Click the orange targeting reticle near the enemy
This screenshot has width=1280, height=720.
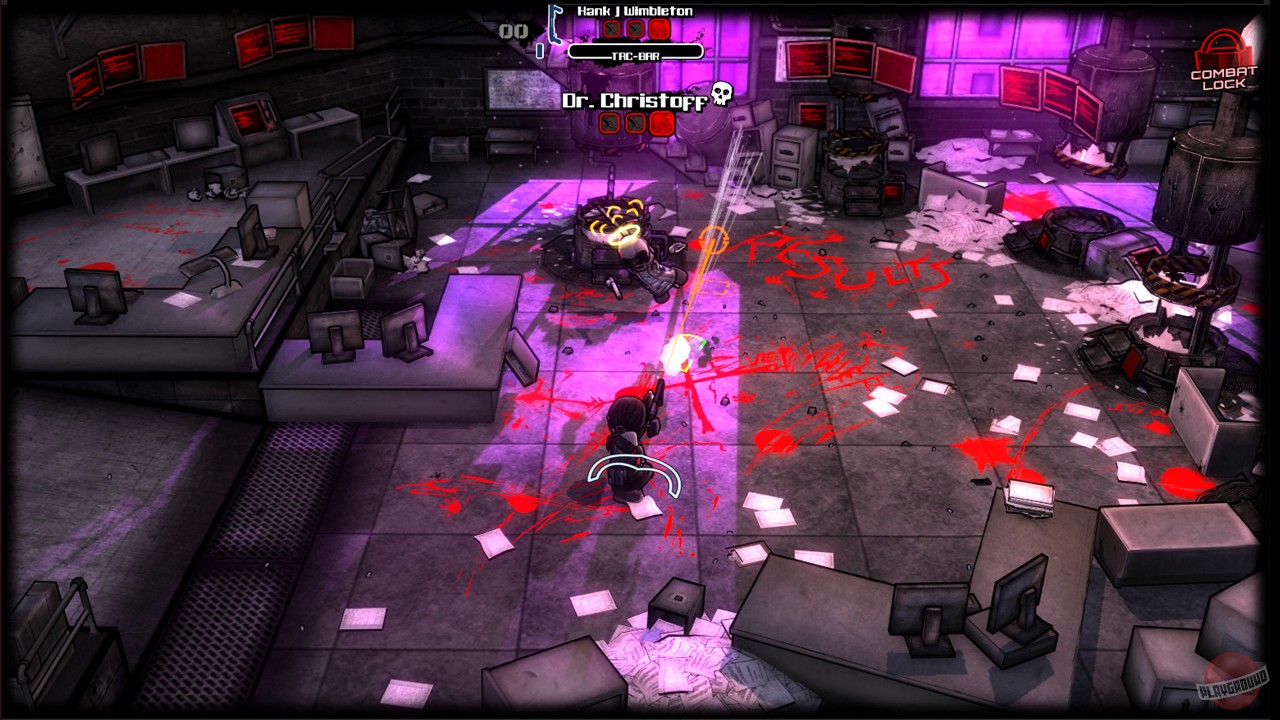point(715,238)
